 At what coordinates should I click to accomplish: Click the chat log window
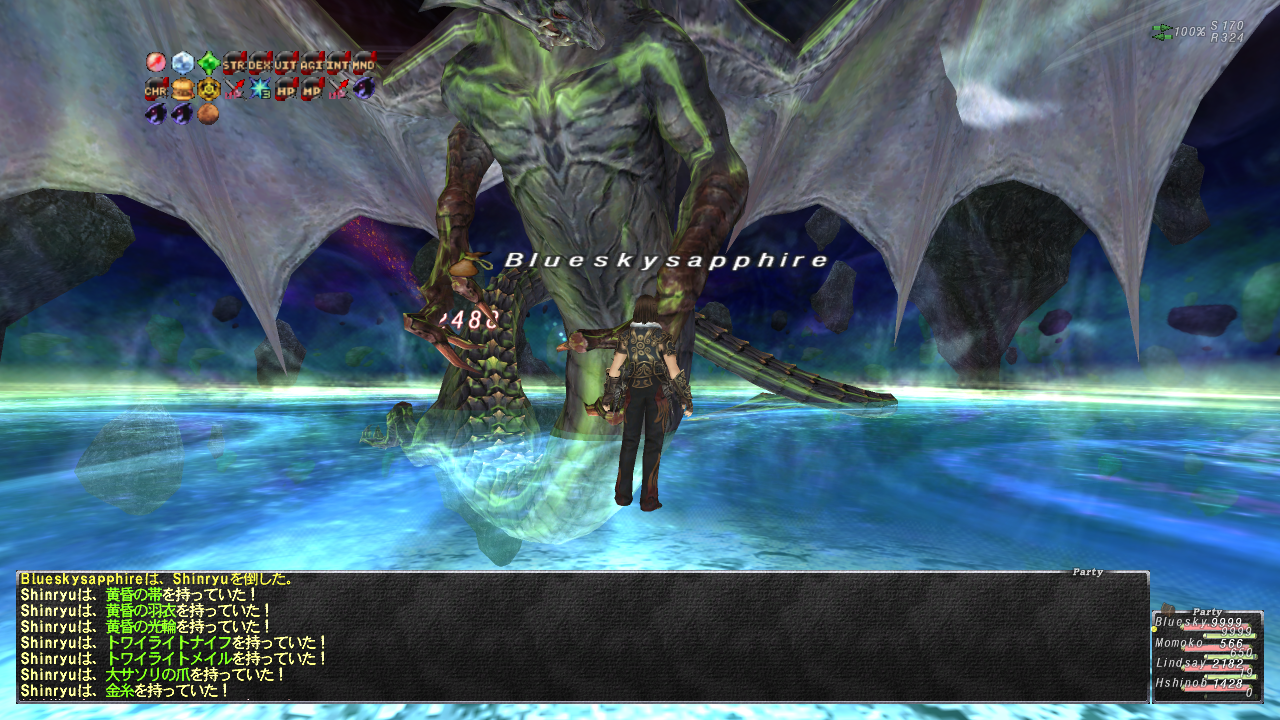coord(582,636)
